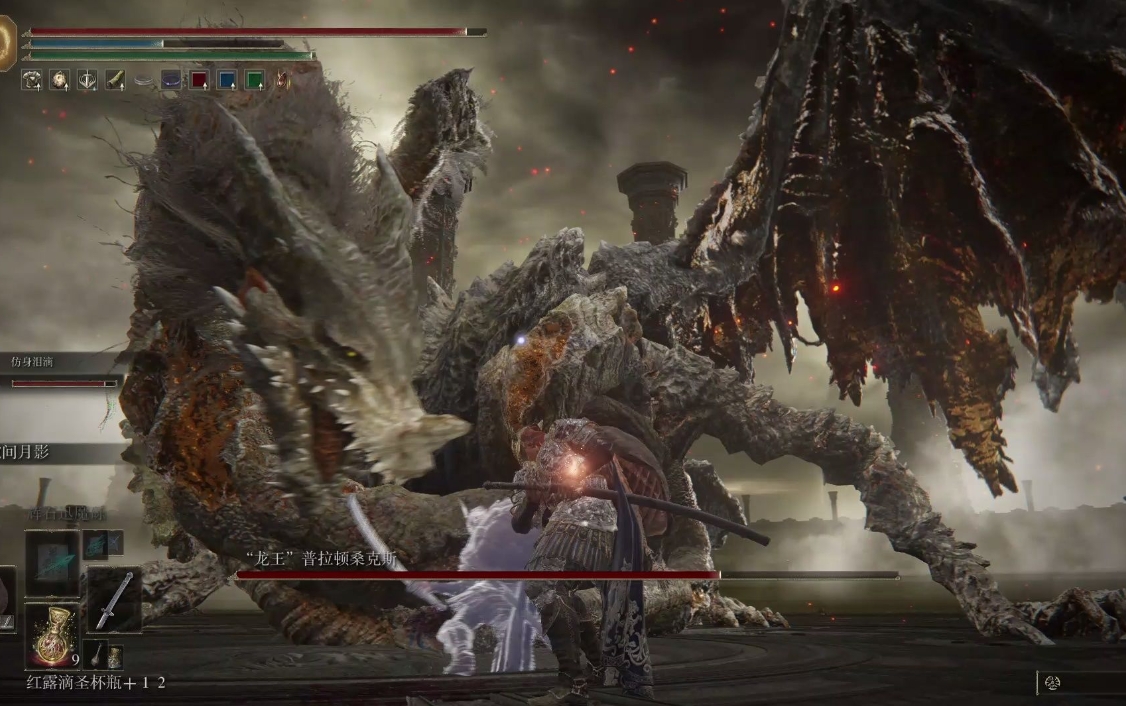The height and width of the screenshot is (706, 1126).
Task: Select the memorized glintstone spell slot
Action: click(x=52, y=563)
